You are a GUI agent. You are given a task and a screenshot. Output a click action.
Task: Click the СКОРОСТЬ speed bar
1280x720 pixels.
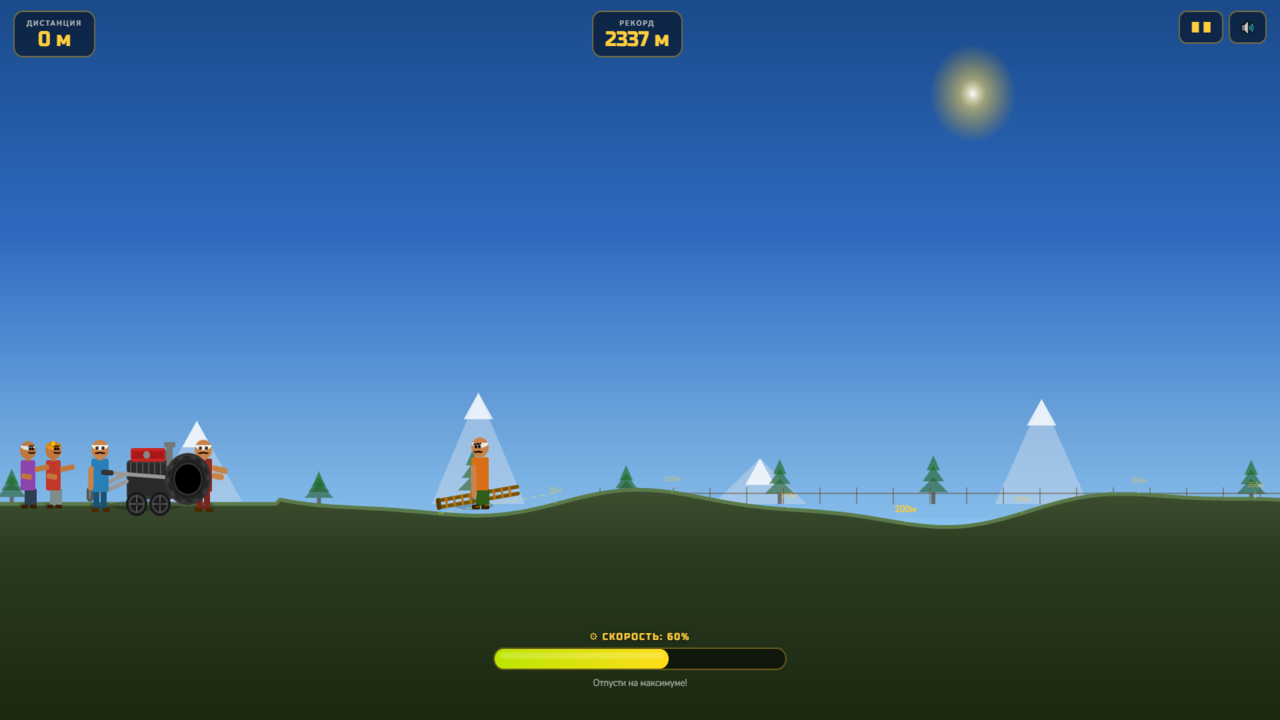(x=639, y=658)
